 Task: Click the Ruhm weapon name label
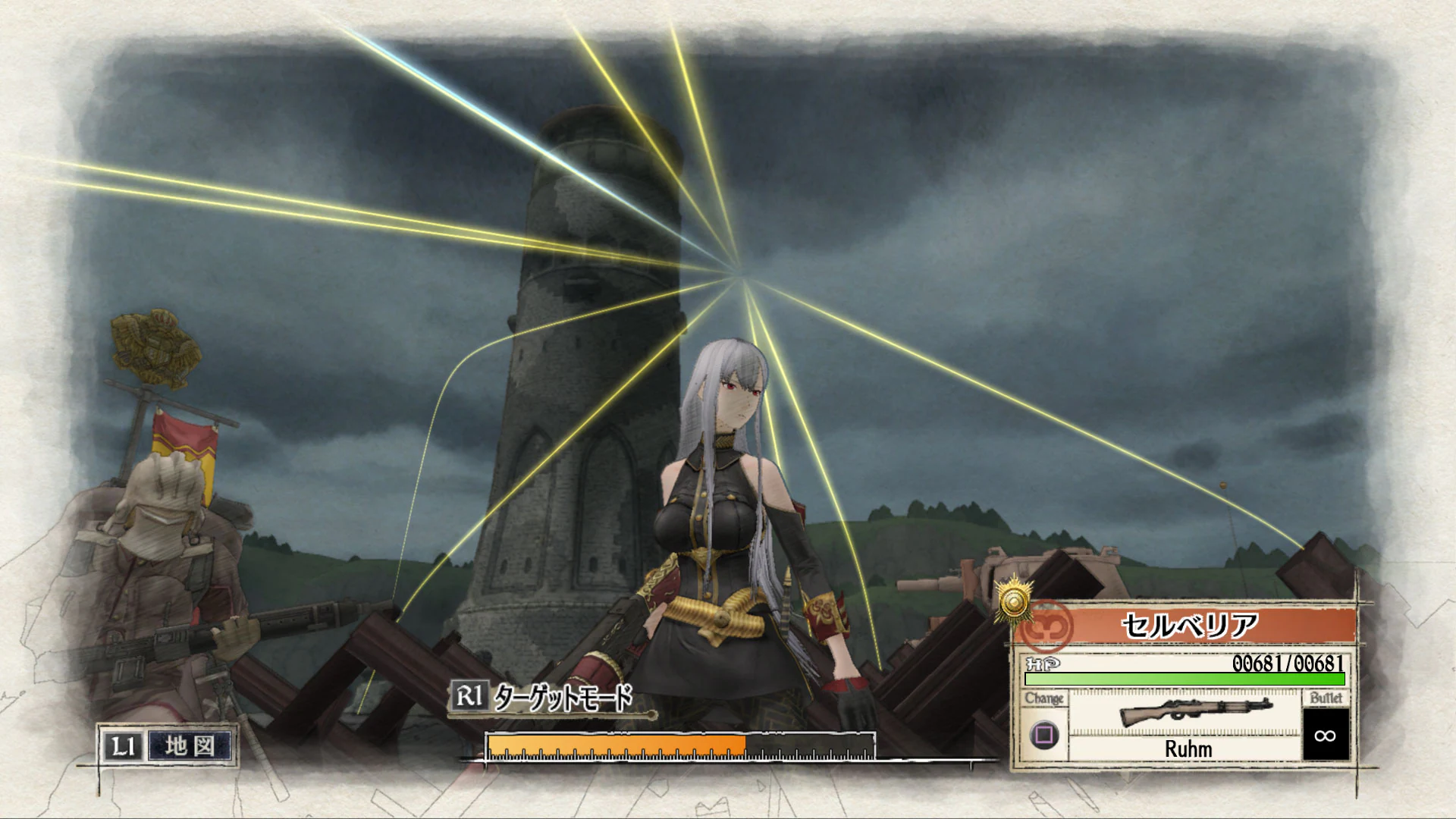pos(1189,749)
